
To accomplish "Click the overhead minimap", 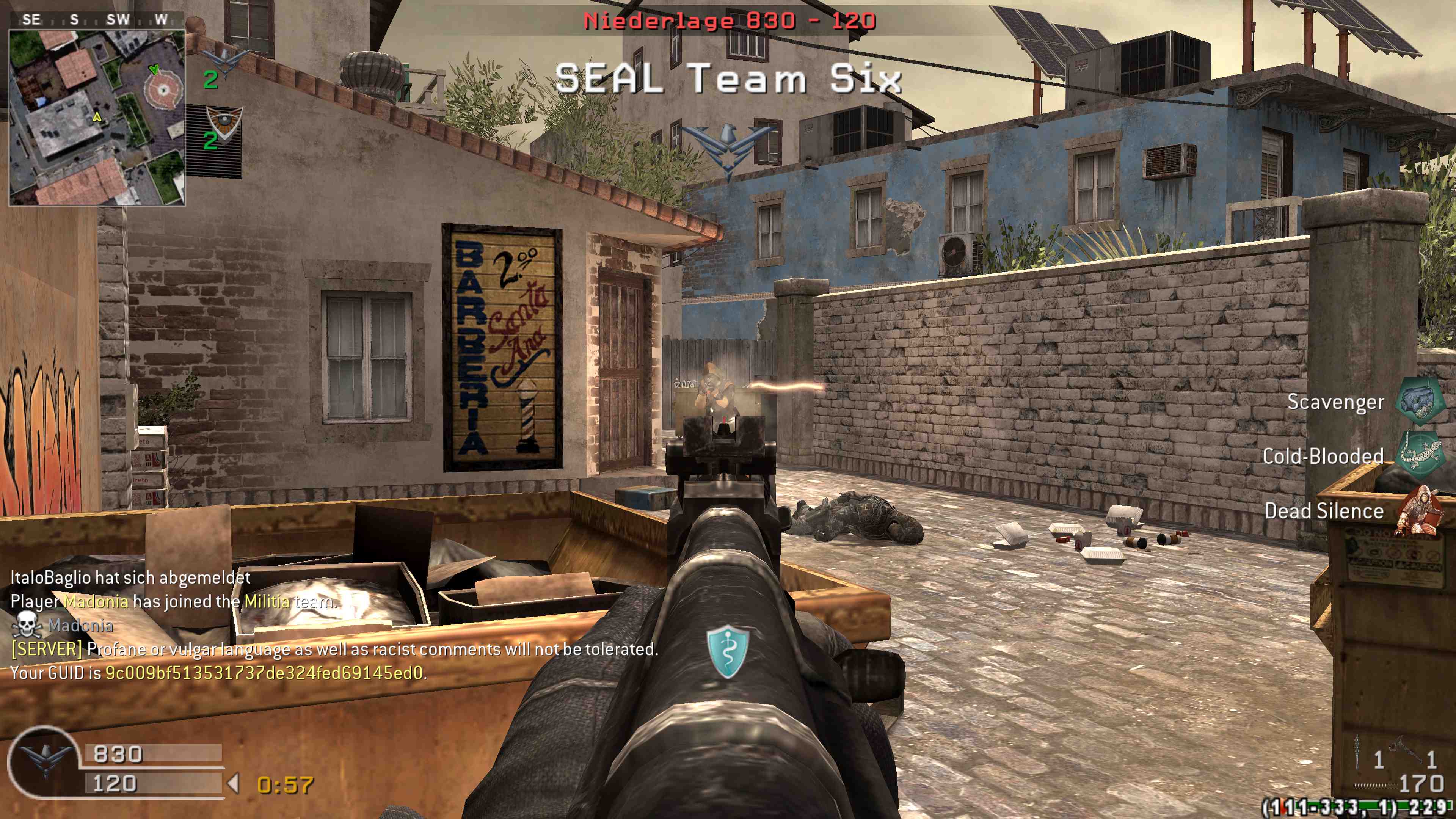I will point(97,117).
